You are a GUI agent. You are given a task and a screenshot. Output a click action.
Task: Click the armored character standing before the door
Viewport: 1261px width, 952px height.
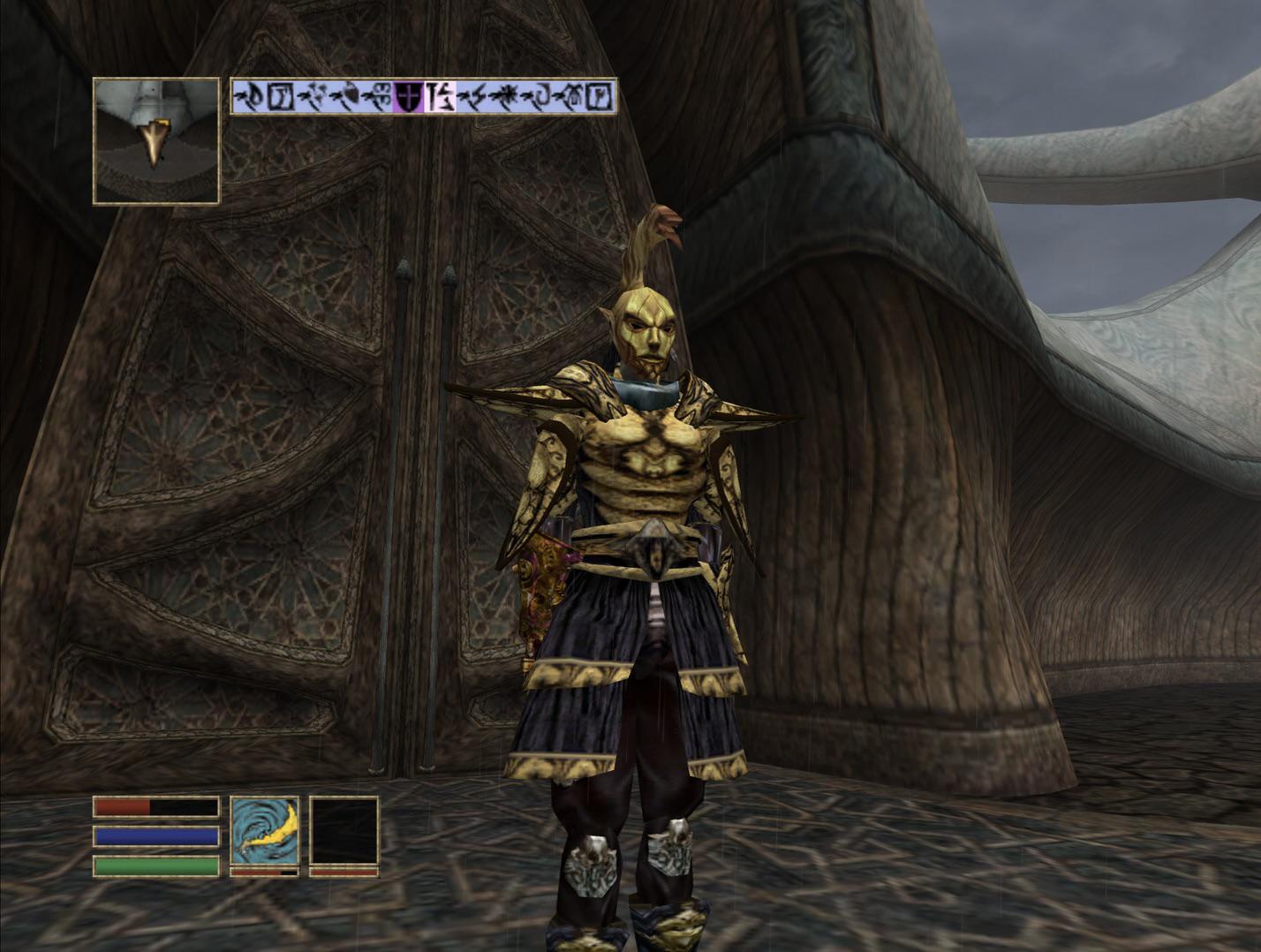click(x=645, y=530)
